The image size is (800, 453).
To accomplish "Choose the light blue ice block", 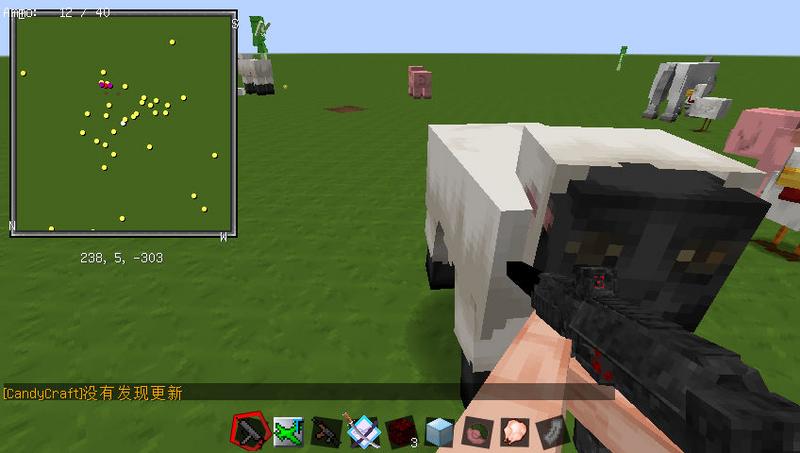I will tap(439, 431).
